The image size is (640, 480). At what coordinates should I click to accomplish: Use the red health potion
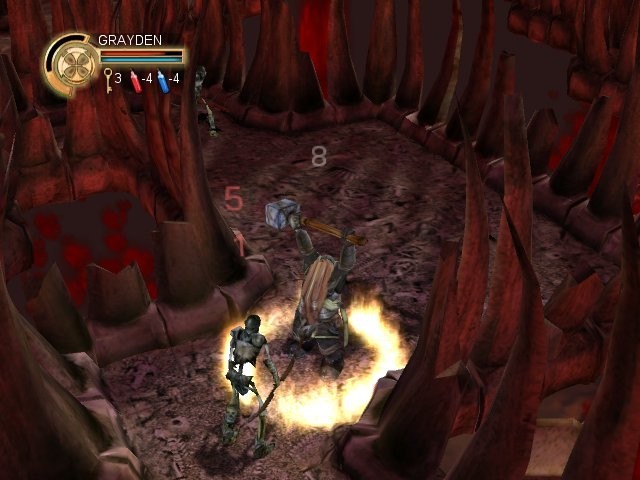tap(133, 79)
